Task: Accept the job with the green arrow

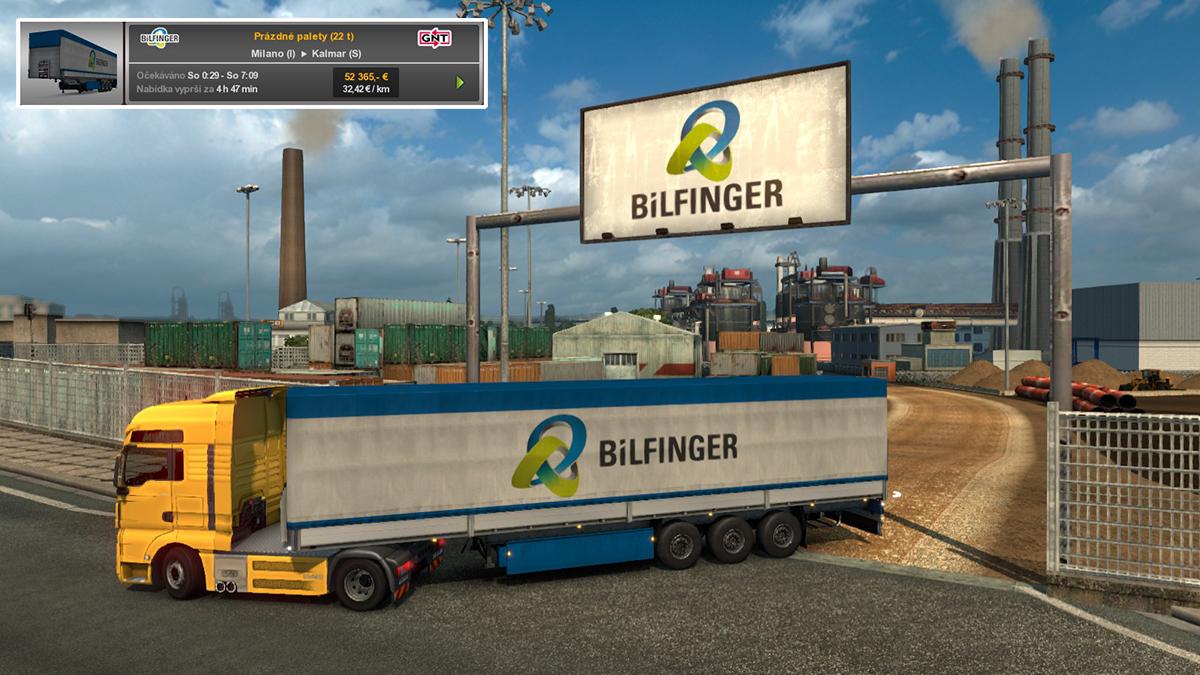Action: pyautogui.click(x=460, y=82)
